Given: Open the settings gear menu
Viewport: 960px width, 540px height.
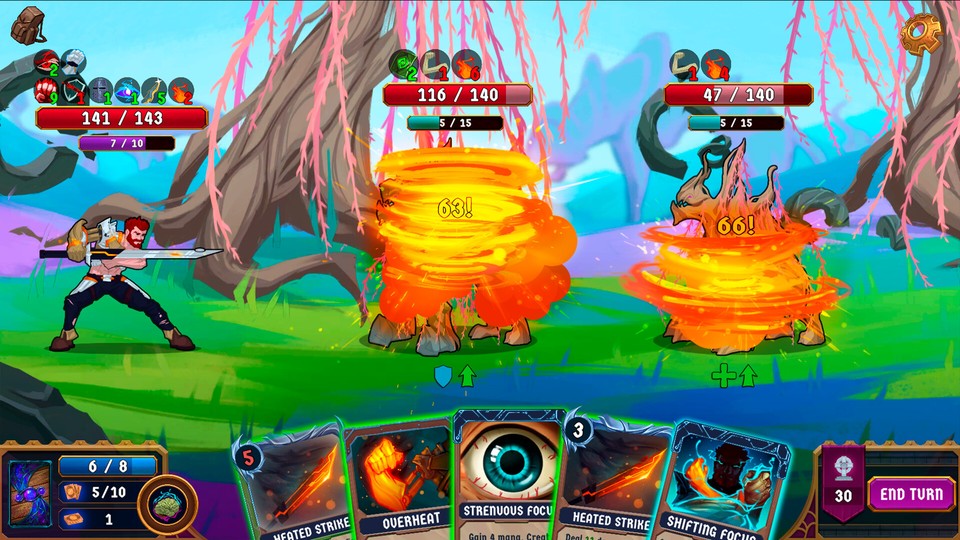Looking at the screenshot, I should point(921,34).
